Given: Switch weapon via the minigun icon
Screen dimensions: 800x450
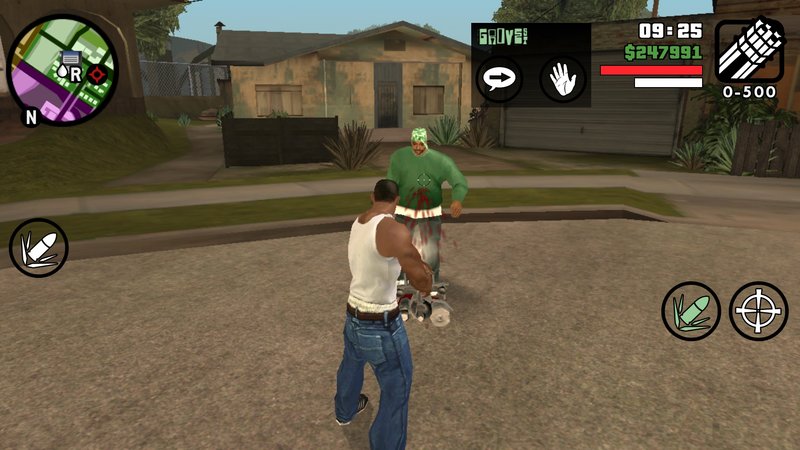Looking at the screenshot, I should [749, 48].
